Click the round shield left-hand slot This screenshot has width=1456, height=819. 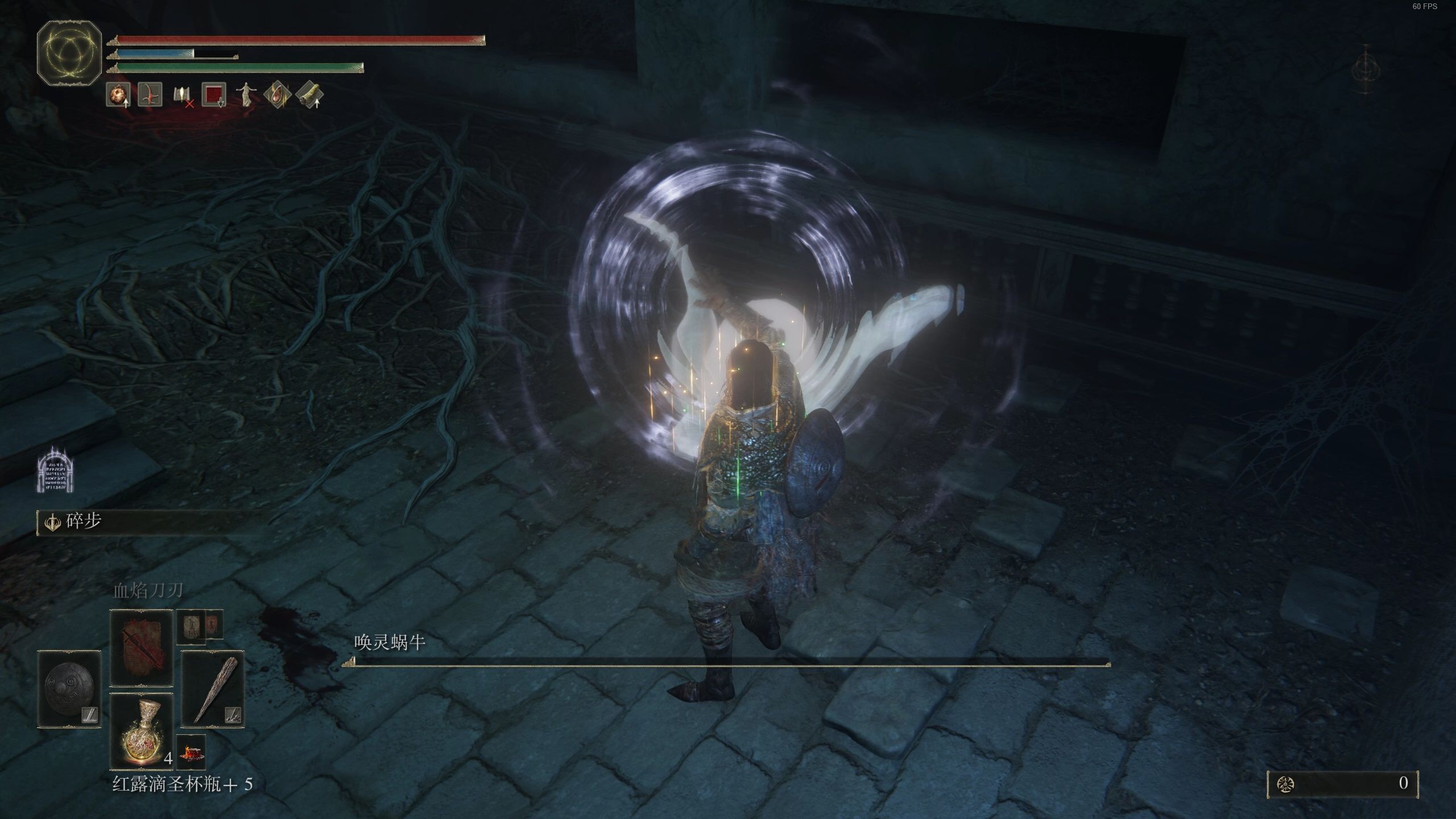click(x=69, y=689)
